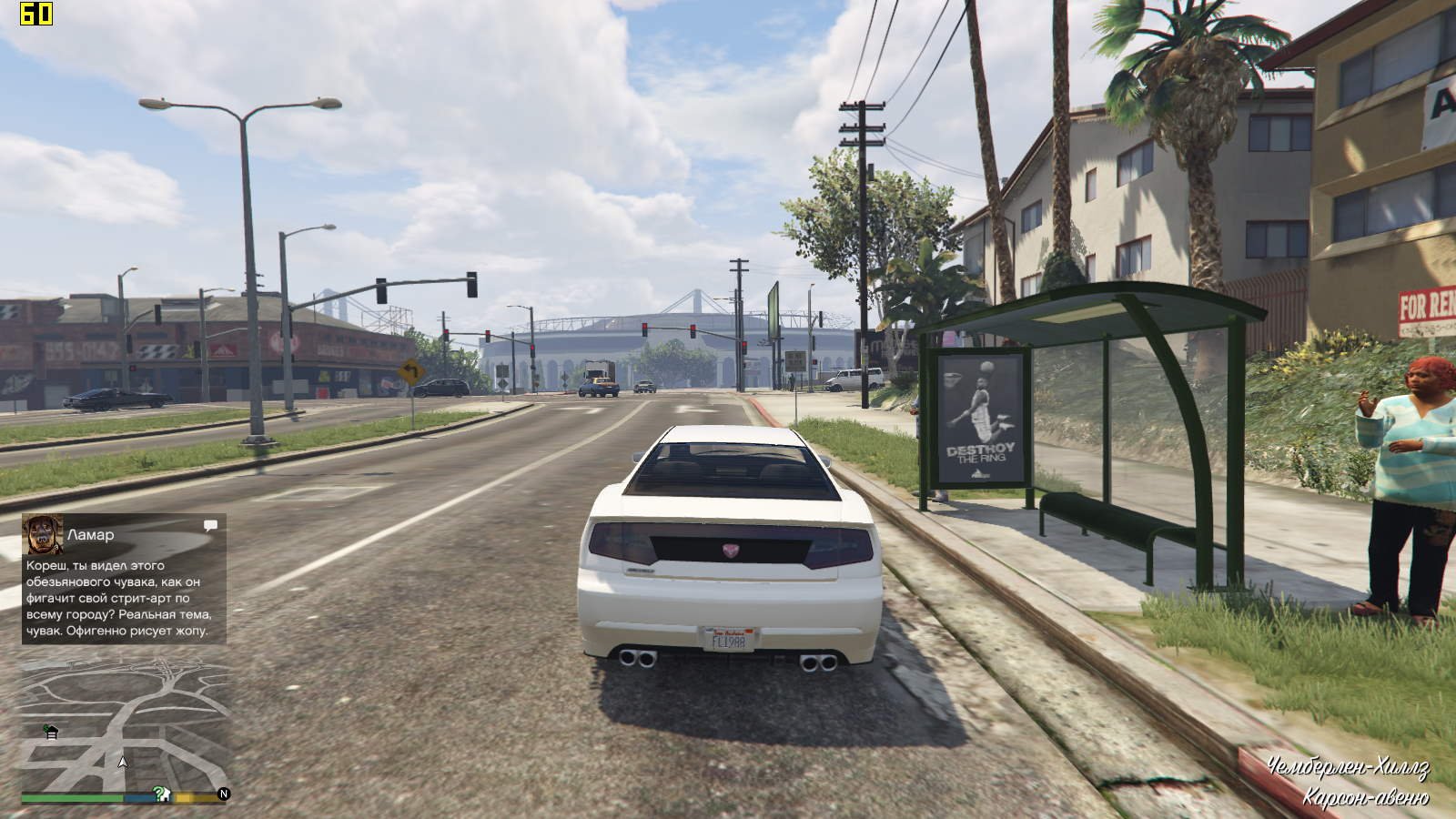Screen dimensions: 1456x819
Task: Click the north compass indicator on minimap
Action: tap(224, 794)
